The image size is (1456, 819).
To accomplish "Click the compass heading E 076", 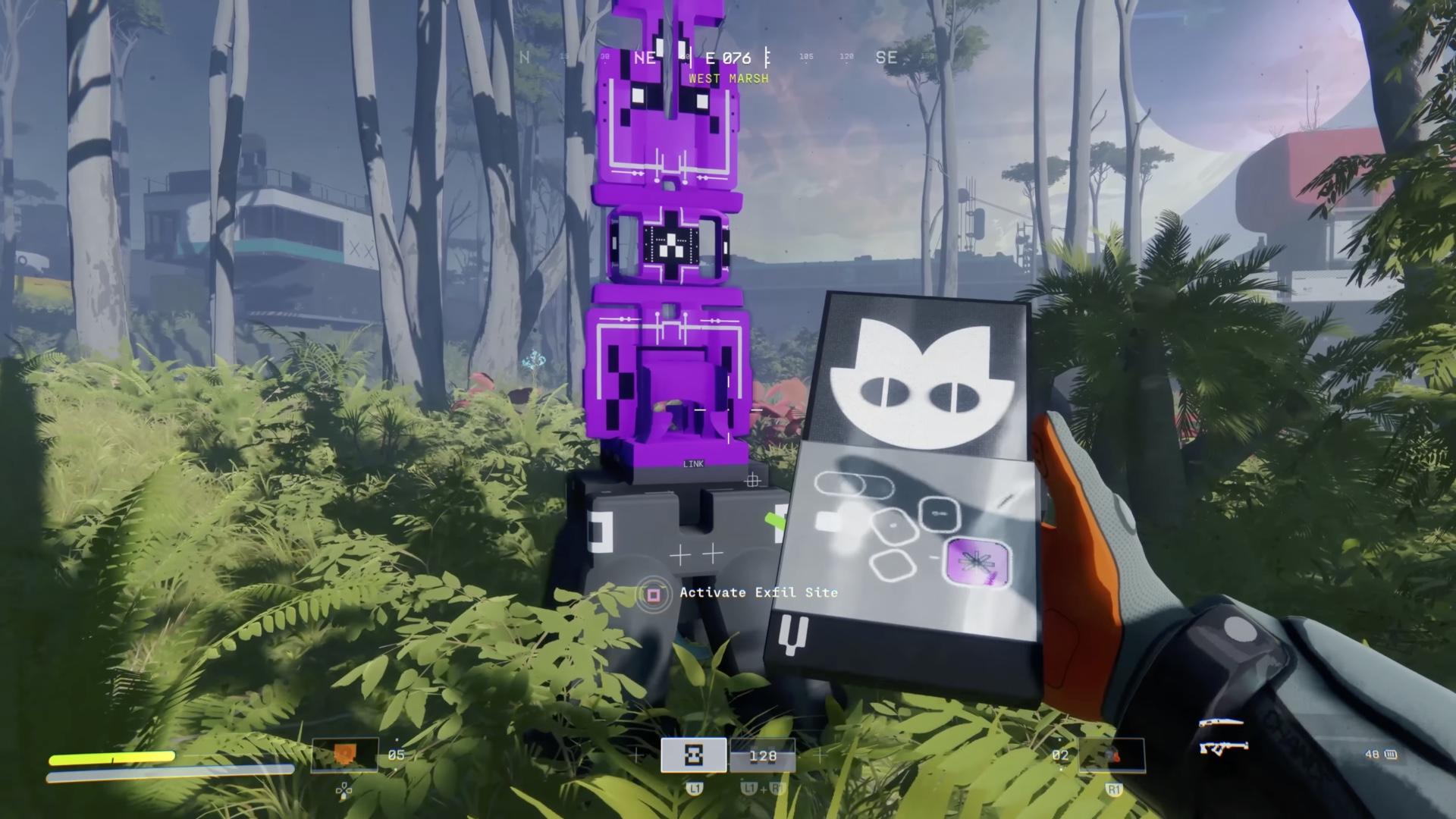I will [728, 58].
